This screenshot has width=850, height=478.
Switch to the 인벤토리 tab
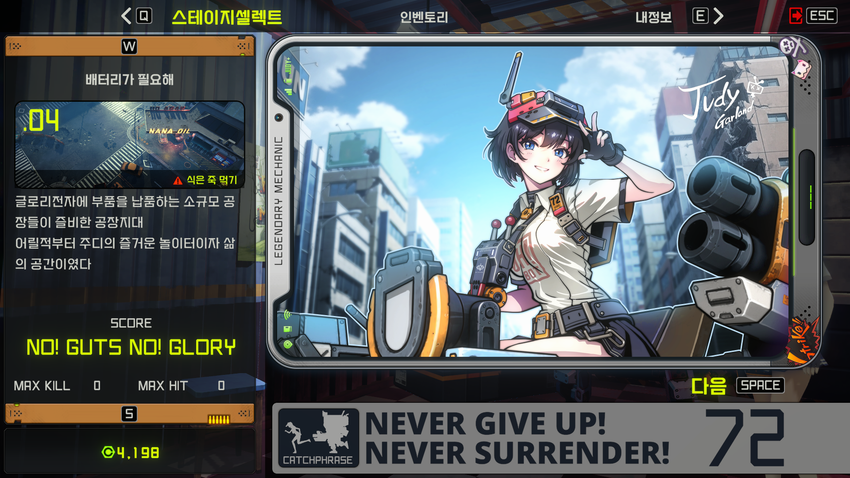[x=424, y=16]
